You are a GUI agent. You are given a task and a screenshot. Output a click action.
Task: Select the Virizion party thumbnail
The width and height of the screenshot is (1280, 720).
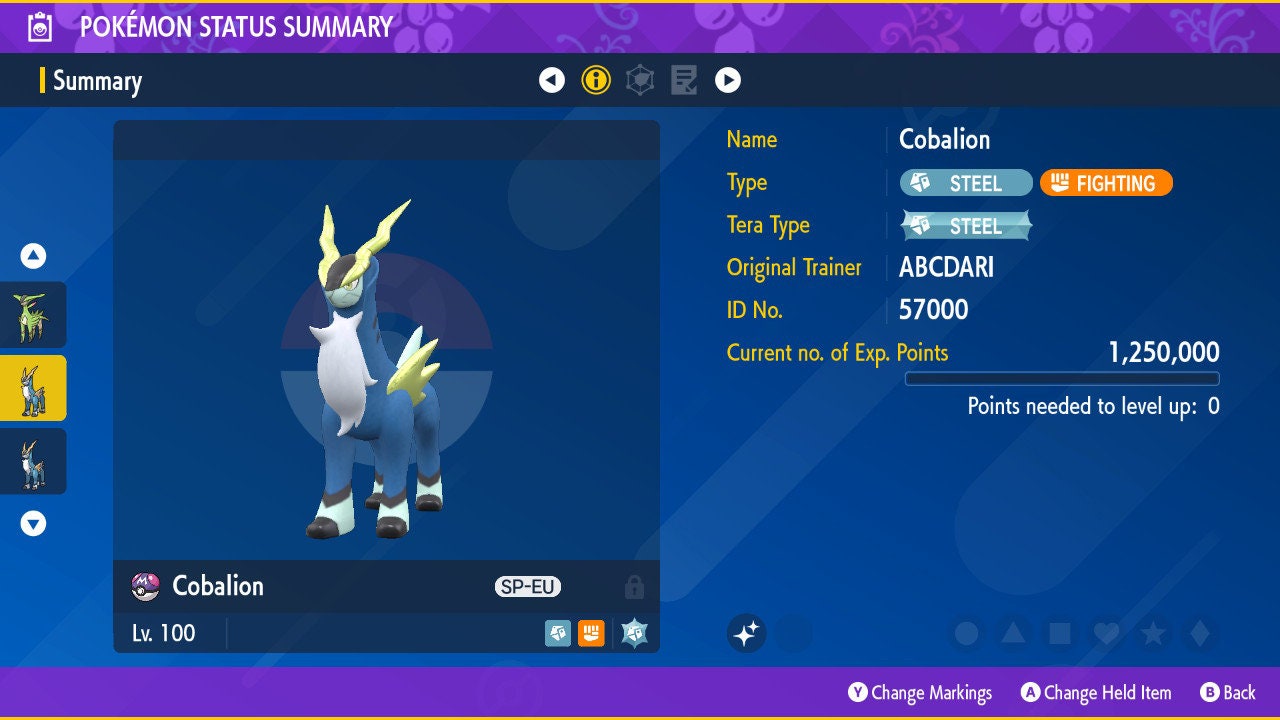point(33,314)
